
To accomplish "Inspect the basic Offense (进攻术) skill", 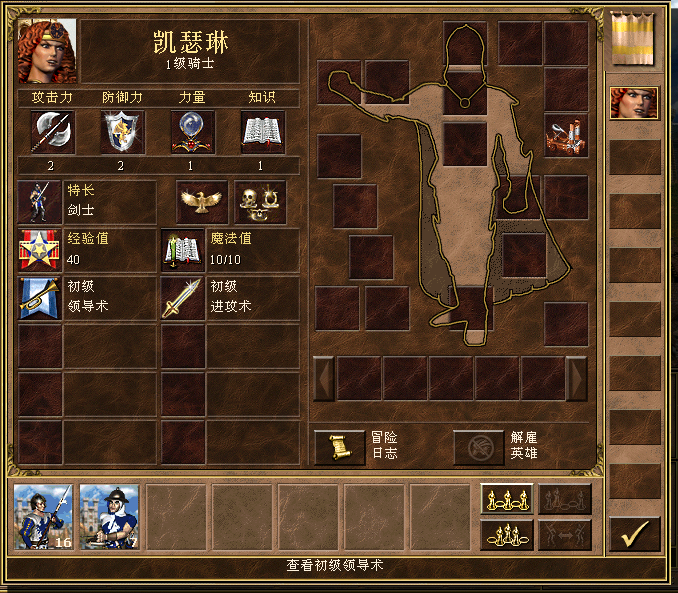I will [184, 298].
